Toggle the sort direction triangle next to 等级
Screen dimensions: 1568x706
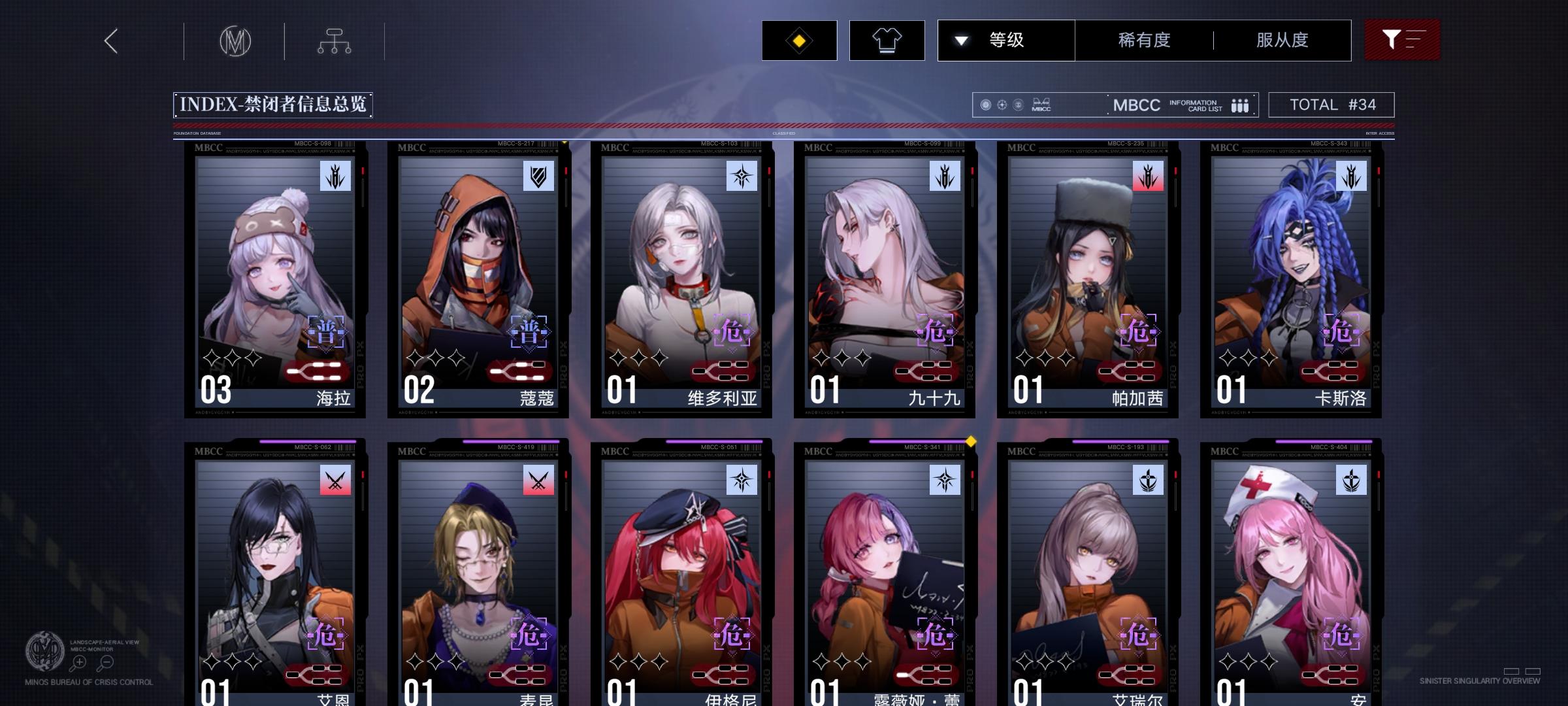point(960,40)
